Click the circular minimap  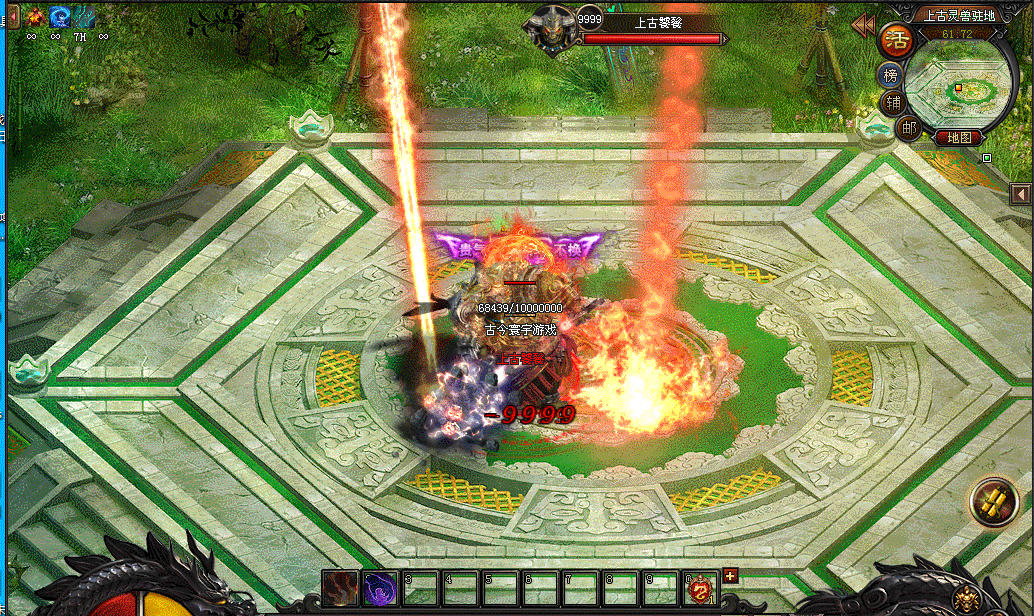click(958, 85)
